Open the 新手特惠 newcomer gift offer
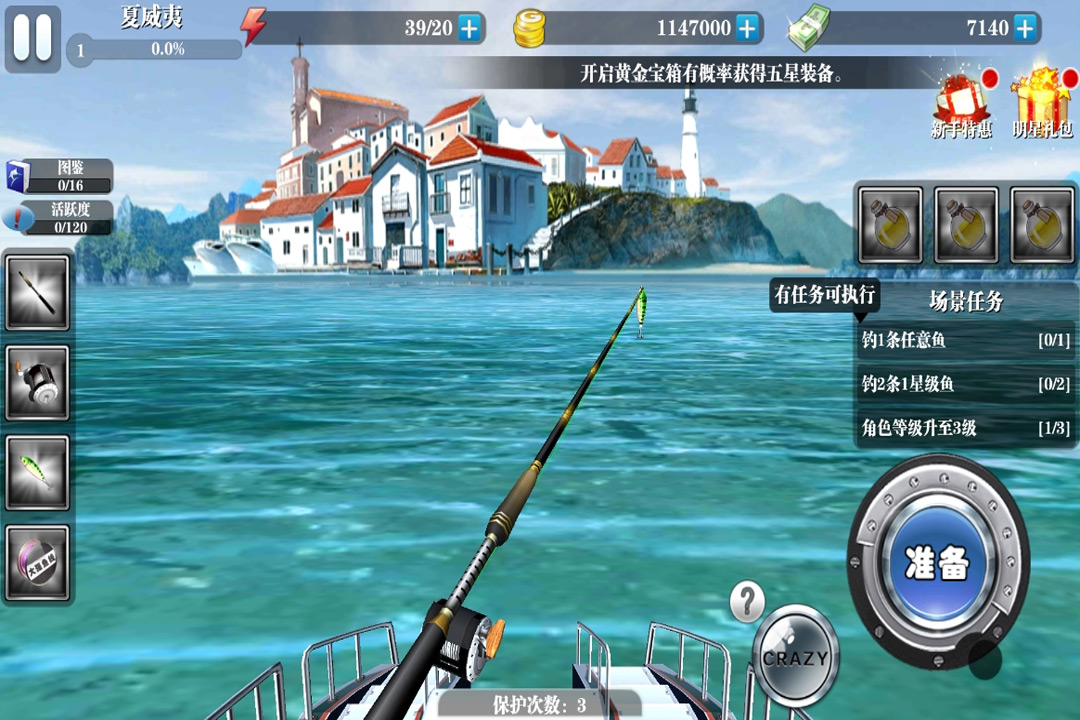Image resolution: width=1080 pixels, height=720 pixels. (x=962, y=104)
